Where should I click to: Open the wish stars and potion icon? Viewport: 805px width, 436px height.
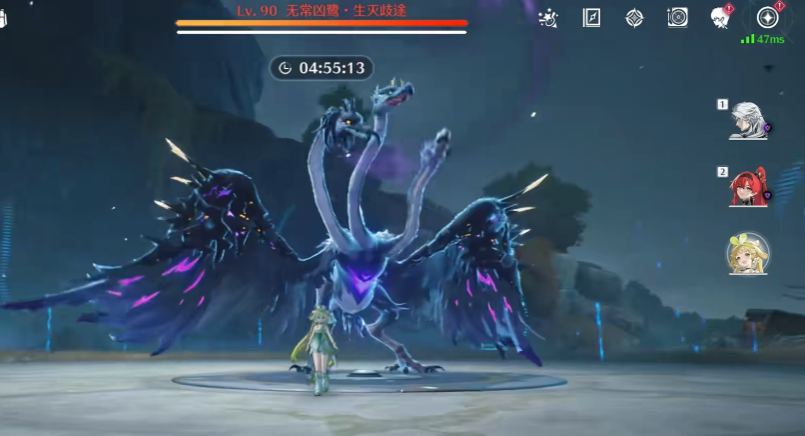[548, 18]
